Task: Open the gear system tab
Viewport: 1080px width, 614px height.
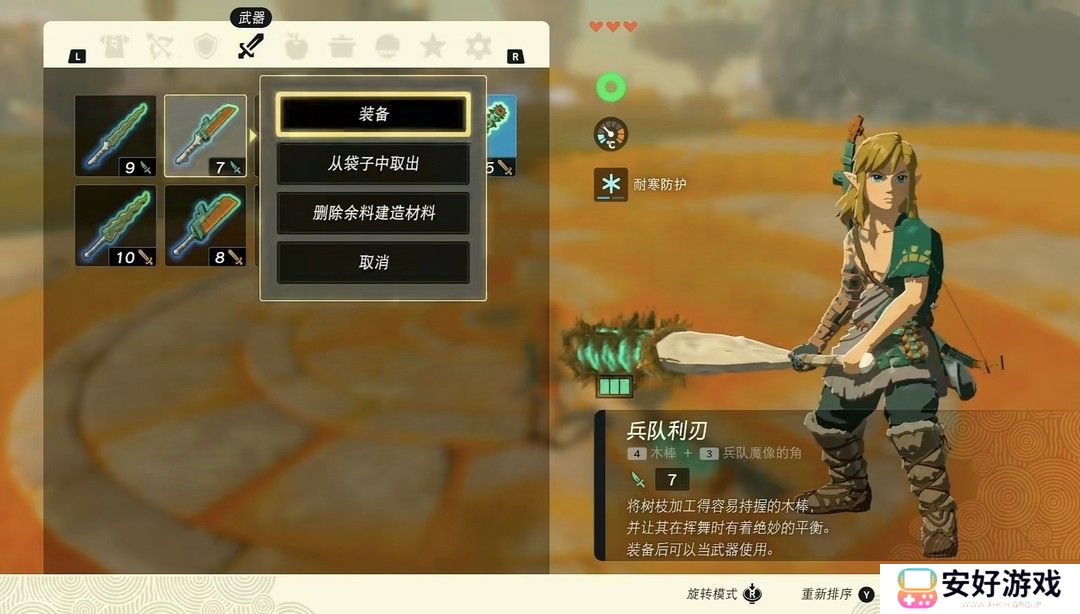Action: (x=479, y=46)
